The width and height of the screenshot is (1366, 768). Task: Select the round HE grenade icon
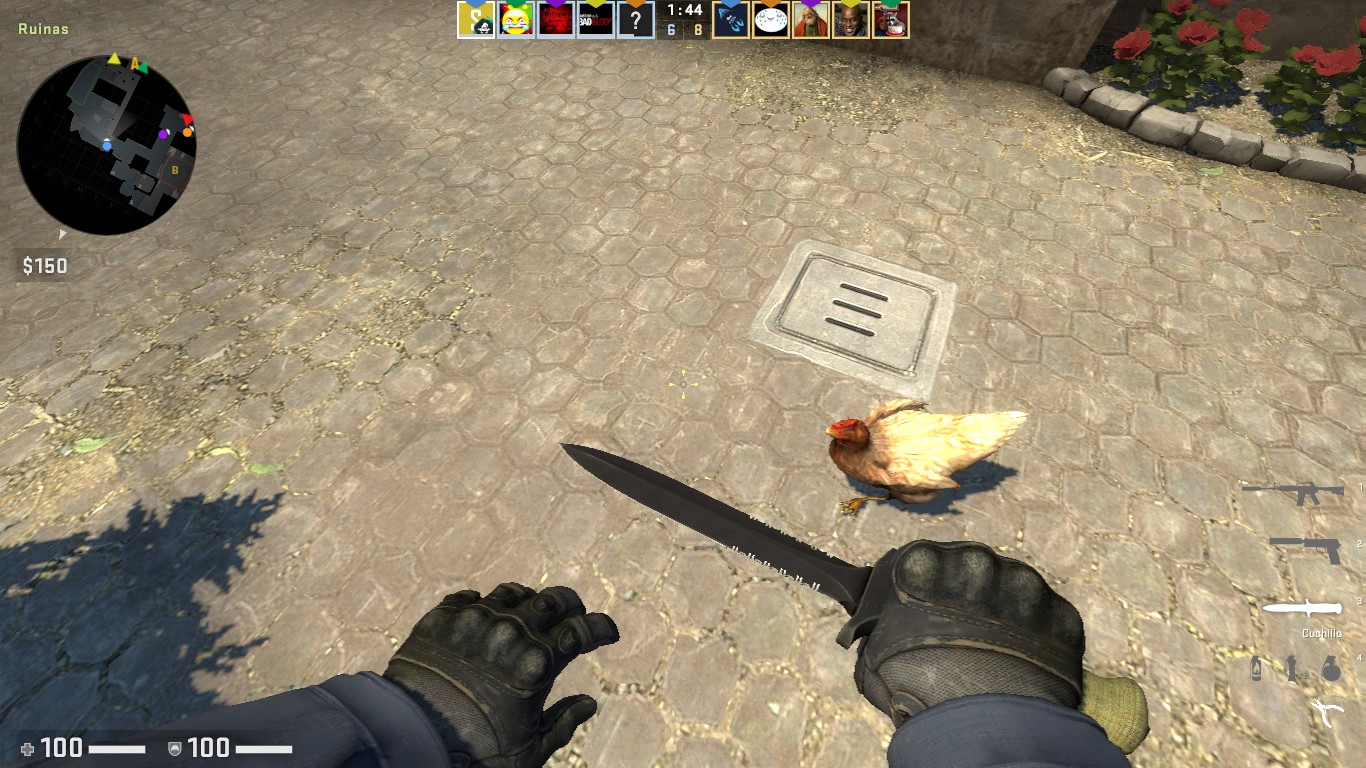pos(1330,668)
